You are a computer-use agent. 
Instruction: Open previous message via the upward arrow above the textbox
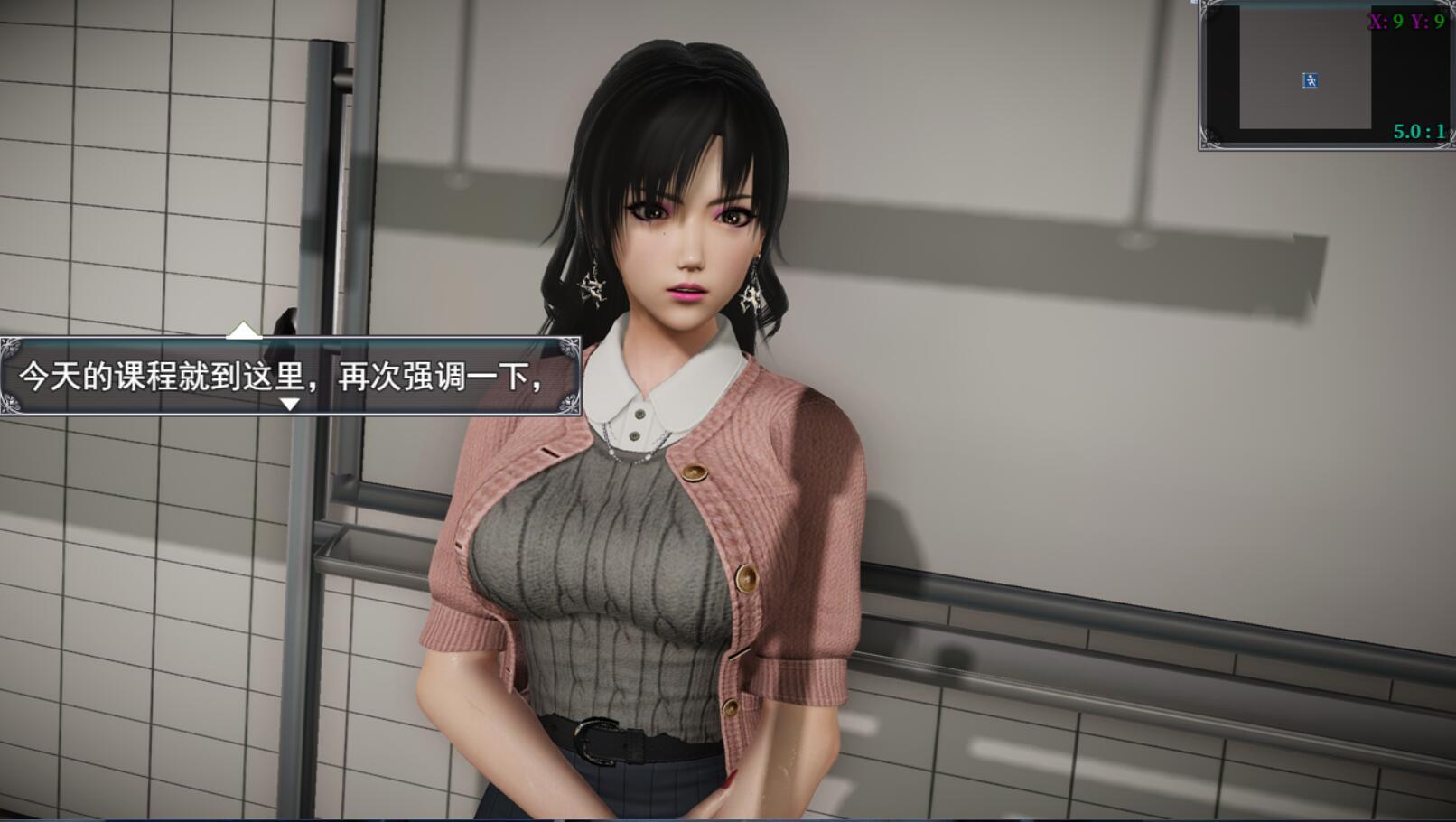[x=242, y=331]
